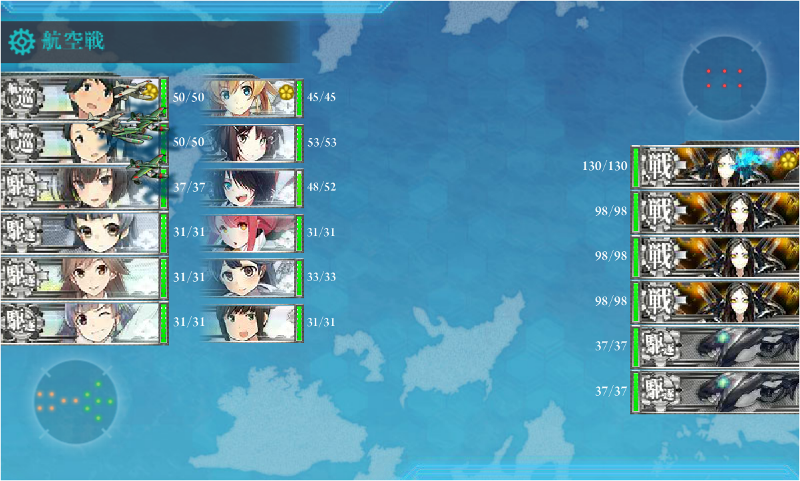
Task: Select the escort ship banner with 53/53 HP
Action: tap(250, 143)
